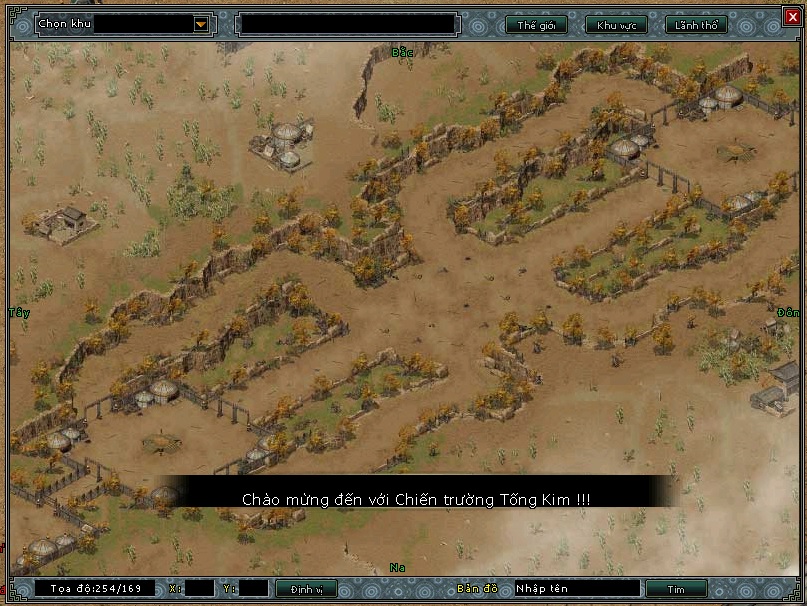Focus the X coordinate input box
This screenshot has height=606, width=807.
coord(199,589)
